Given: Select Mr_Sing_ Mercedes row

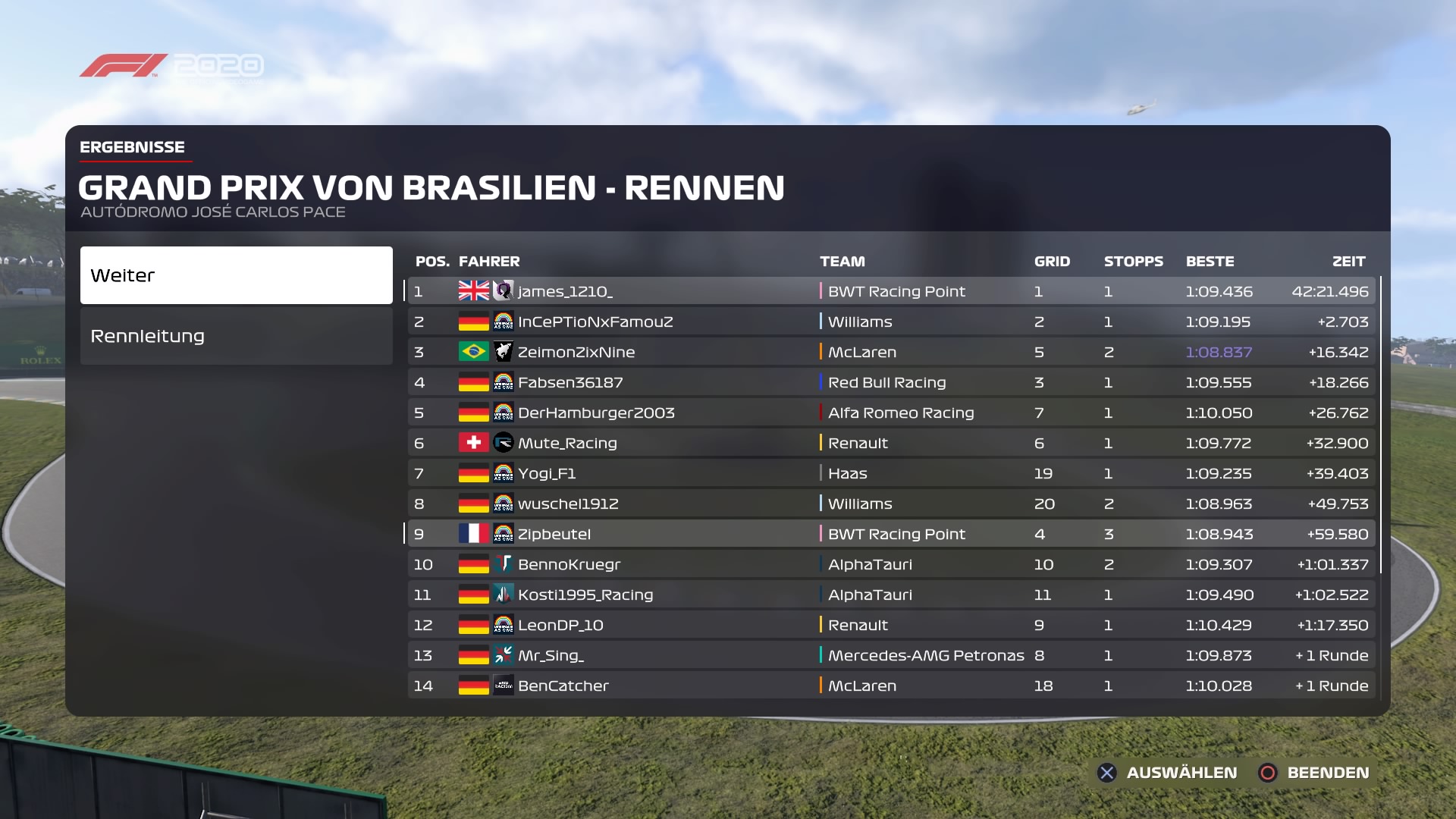Looking at the screenshot, I should [x=891, y=655].
